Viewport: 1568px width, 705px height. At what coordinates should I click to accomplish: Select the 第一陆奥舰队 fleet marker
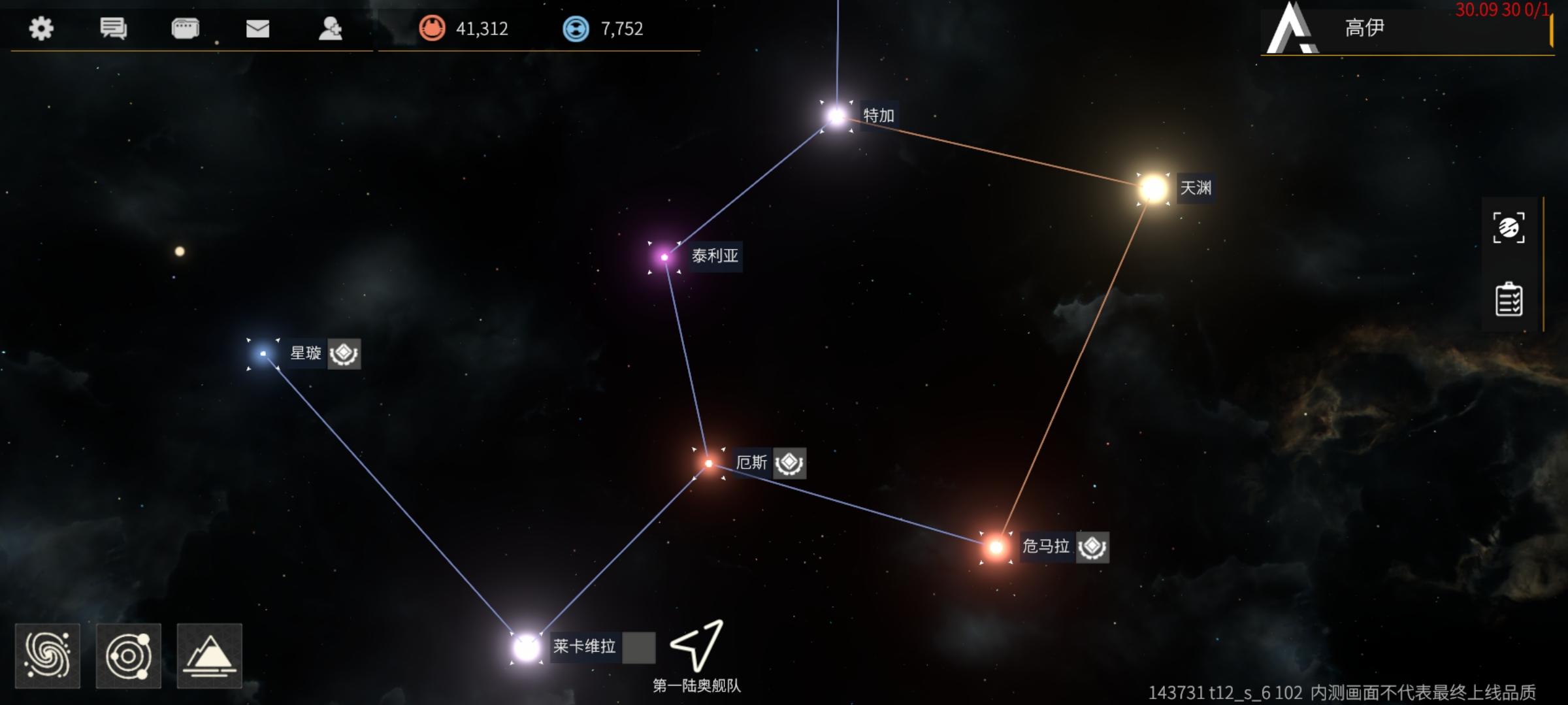pos(696,647)
